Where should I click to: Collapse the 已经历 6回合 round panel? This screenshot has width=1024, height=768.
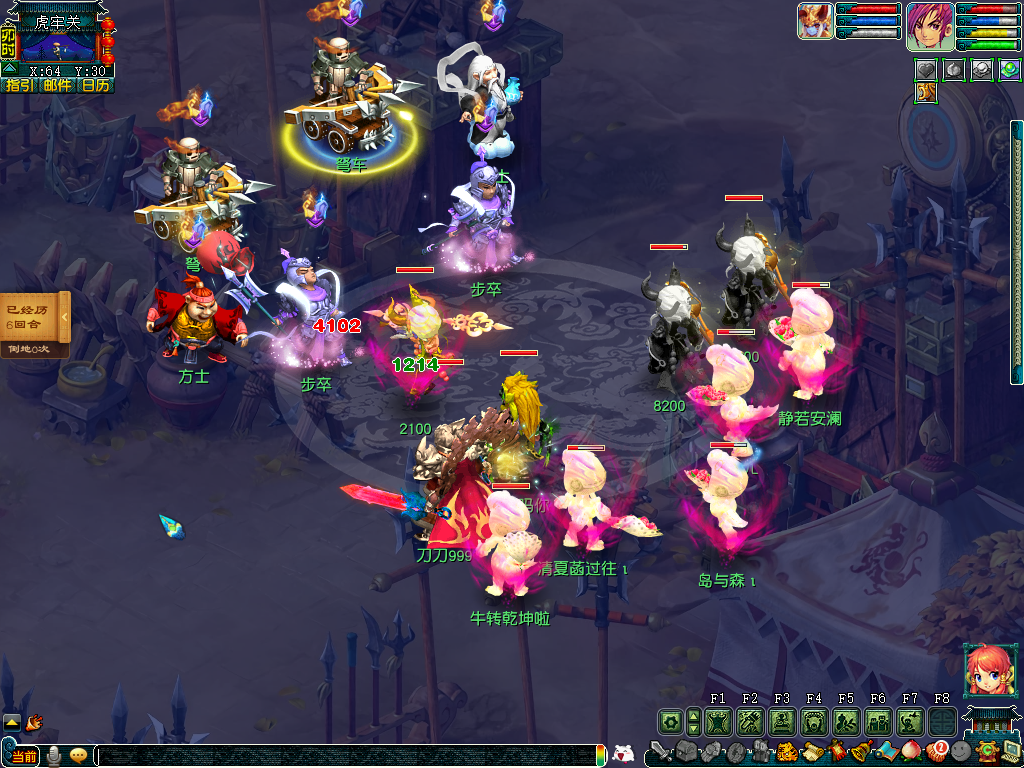65,317
